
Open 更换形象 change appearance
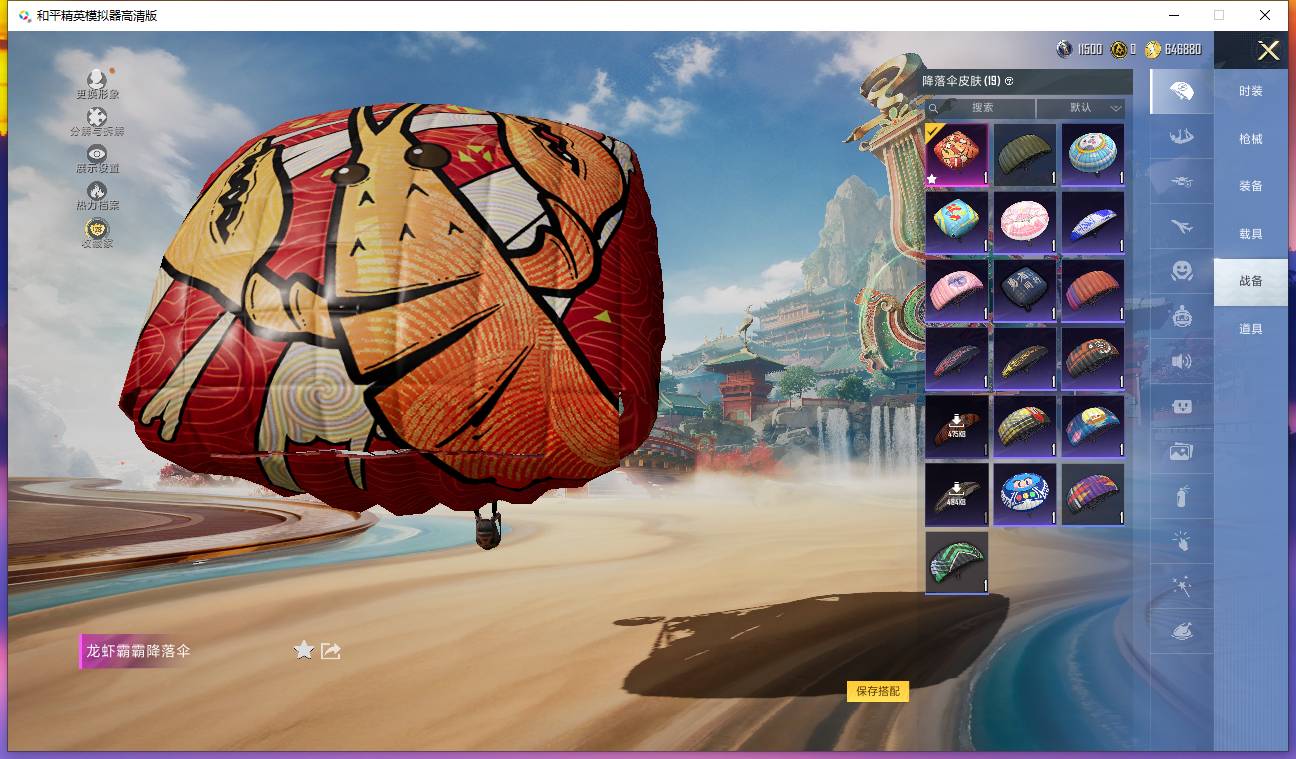(97, 83)
